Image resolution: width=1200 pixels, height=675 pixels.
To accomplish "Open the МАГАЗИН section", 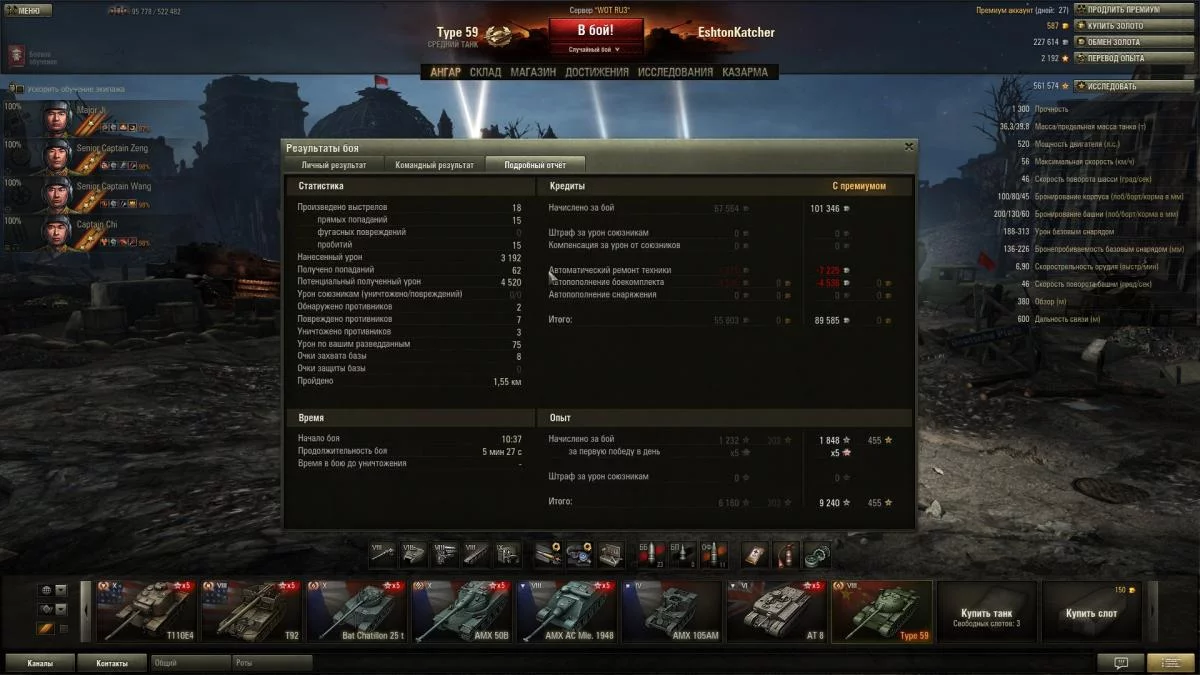I will point(533,72).
